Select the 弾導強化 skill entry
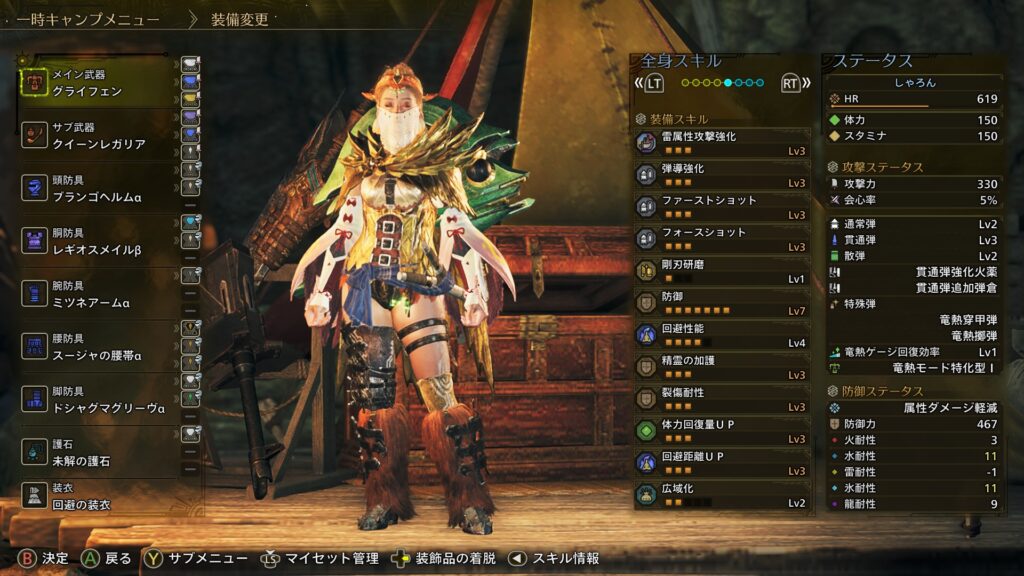1024x576 pixels. tap(722, 175)
